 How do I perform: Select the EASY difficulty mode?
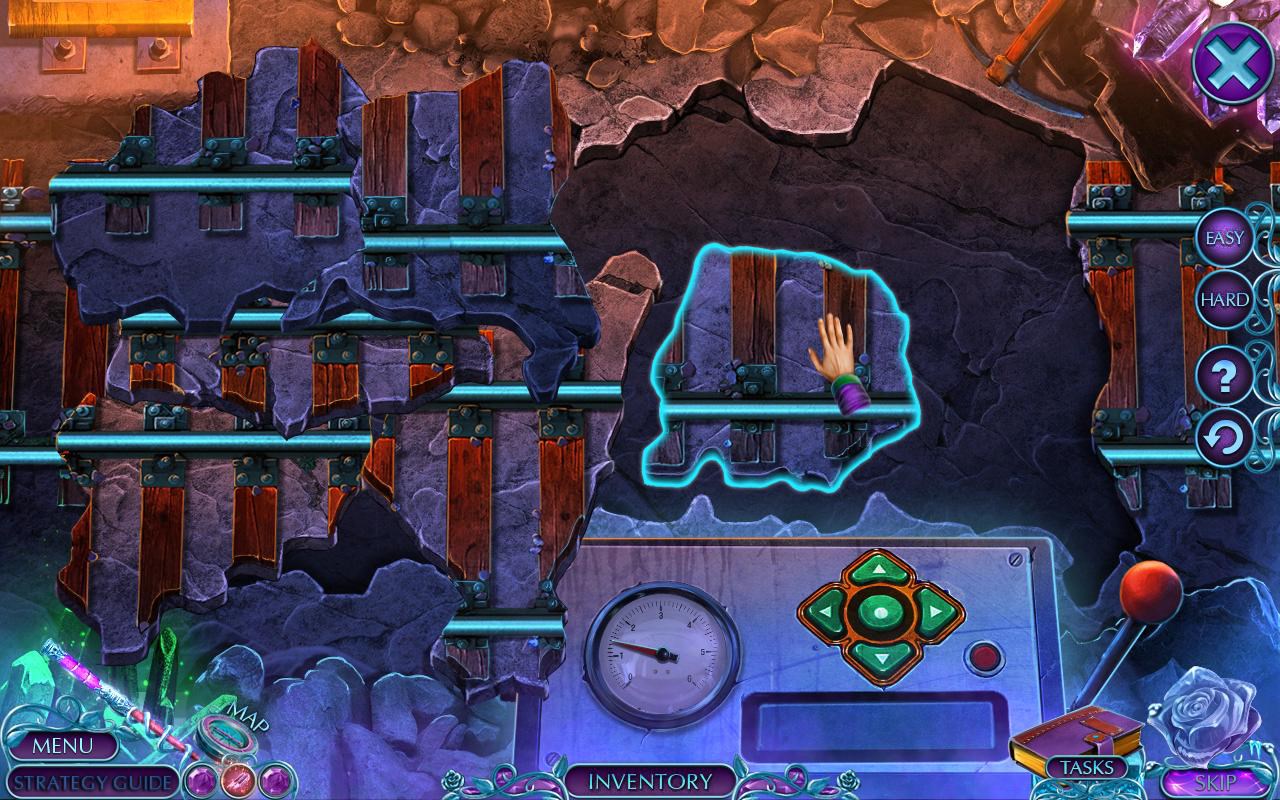pos(1224,238)
